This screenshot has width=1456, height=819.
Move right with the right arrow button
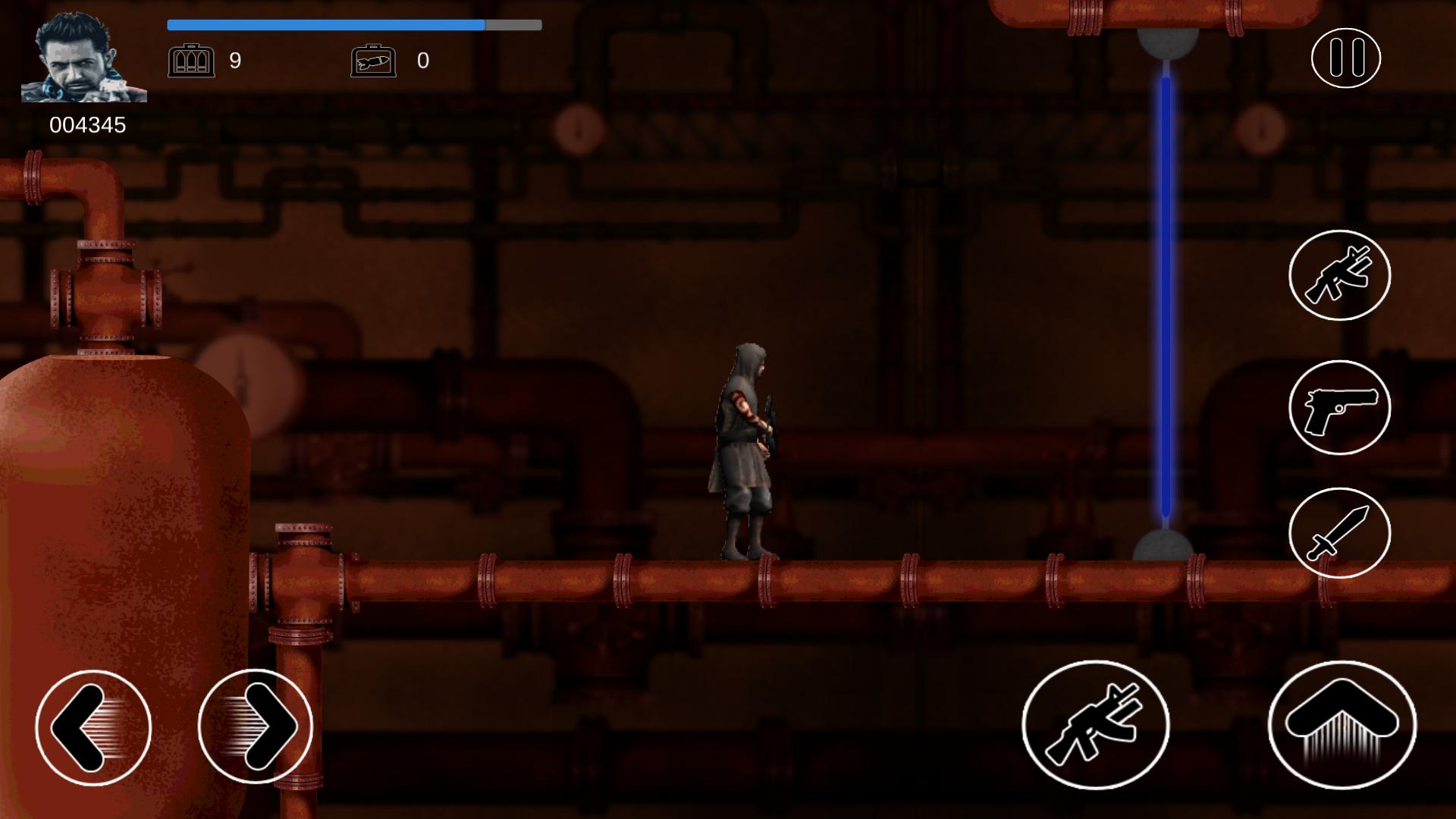[x=256, y=727]
